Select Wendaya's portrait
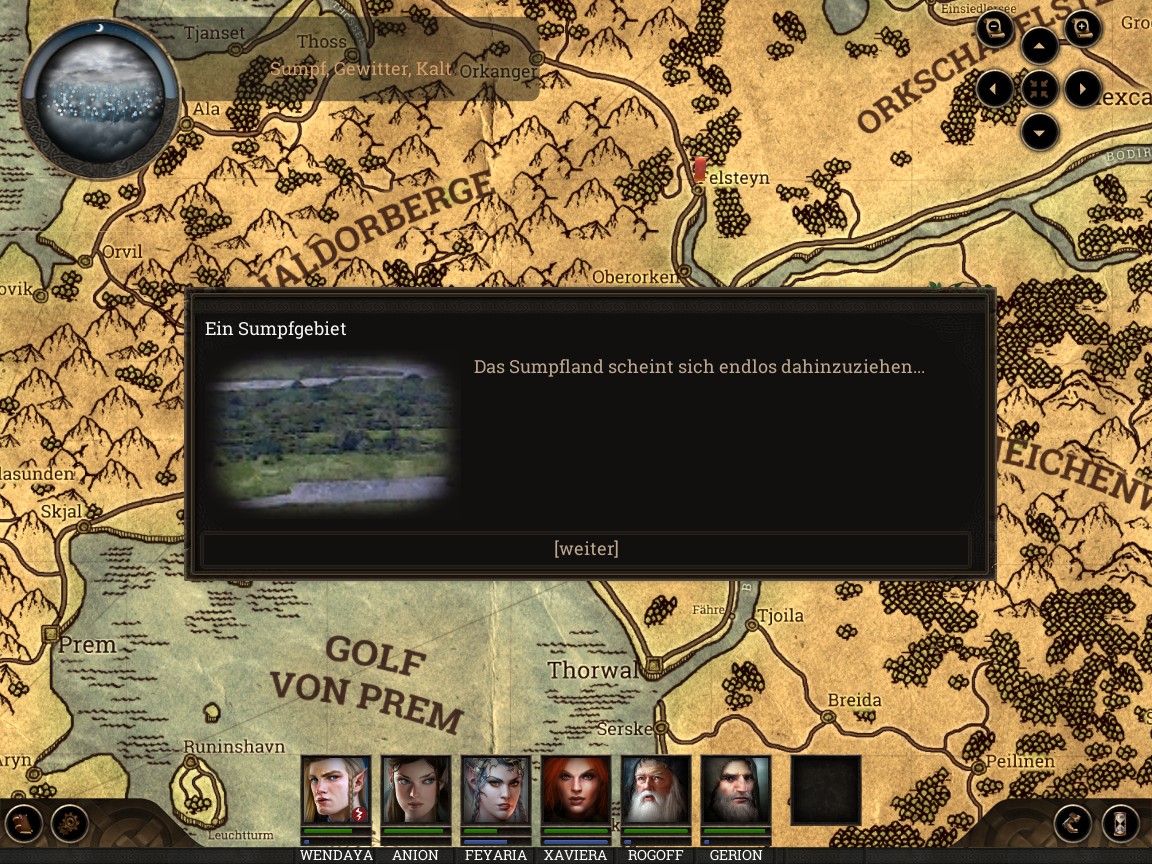This screenshot has height=864, width=1152. pos(336,790)
